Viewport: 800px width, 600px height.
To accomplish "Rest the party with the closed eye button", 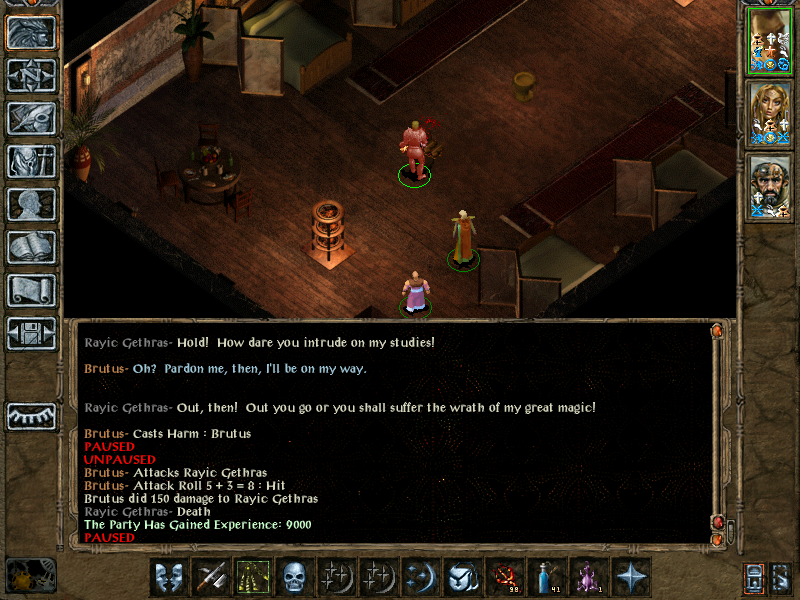I will point(31,415).
